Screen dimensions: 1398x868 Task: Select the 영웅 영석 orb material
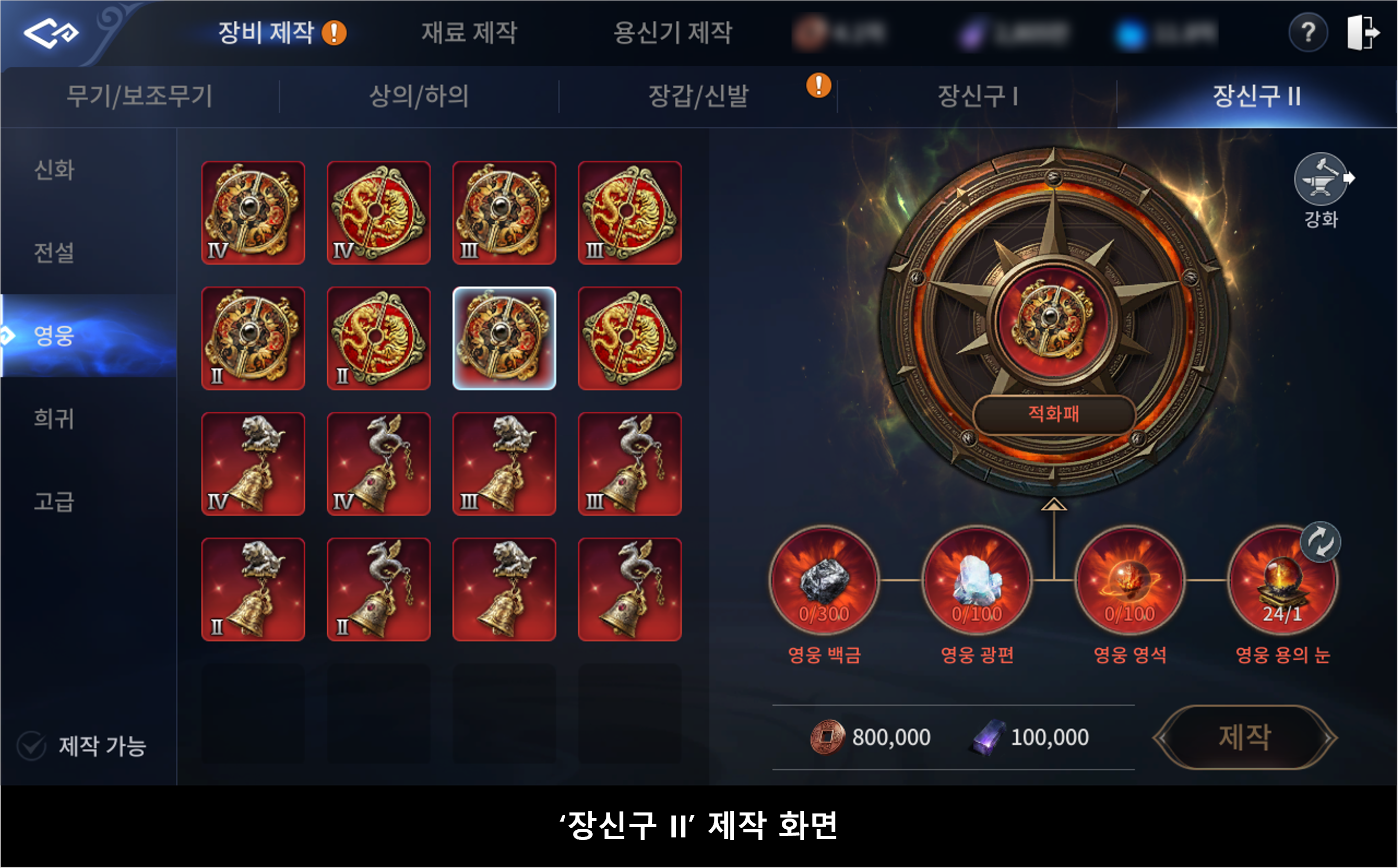[1129, 581]
